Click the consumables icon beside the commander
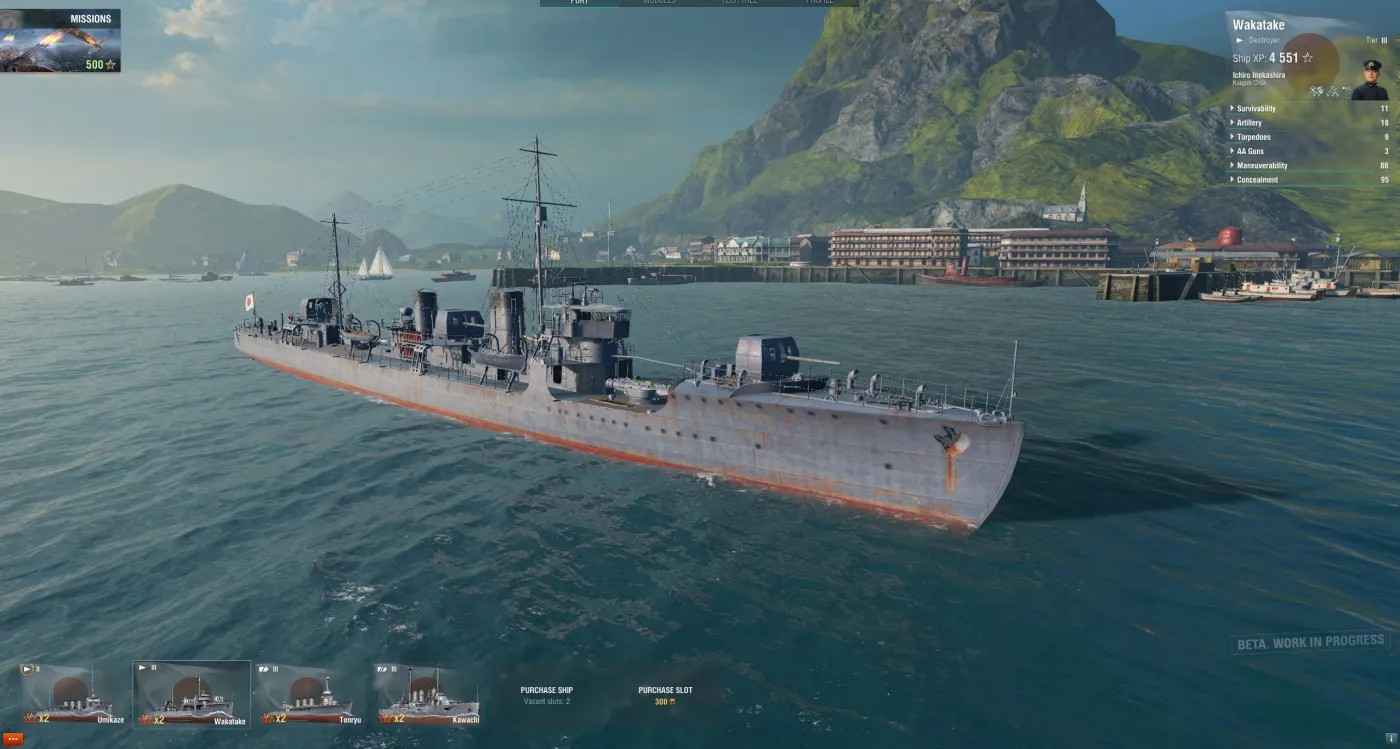Screen dimensions: 1400x749 pos(1347,92)
